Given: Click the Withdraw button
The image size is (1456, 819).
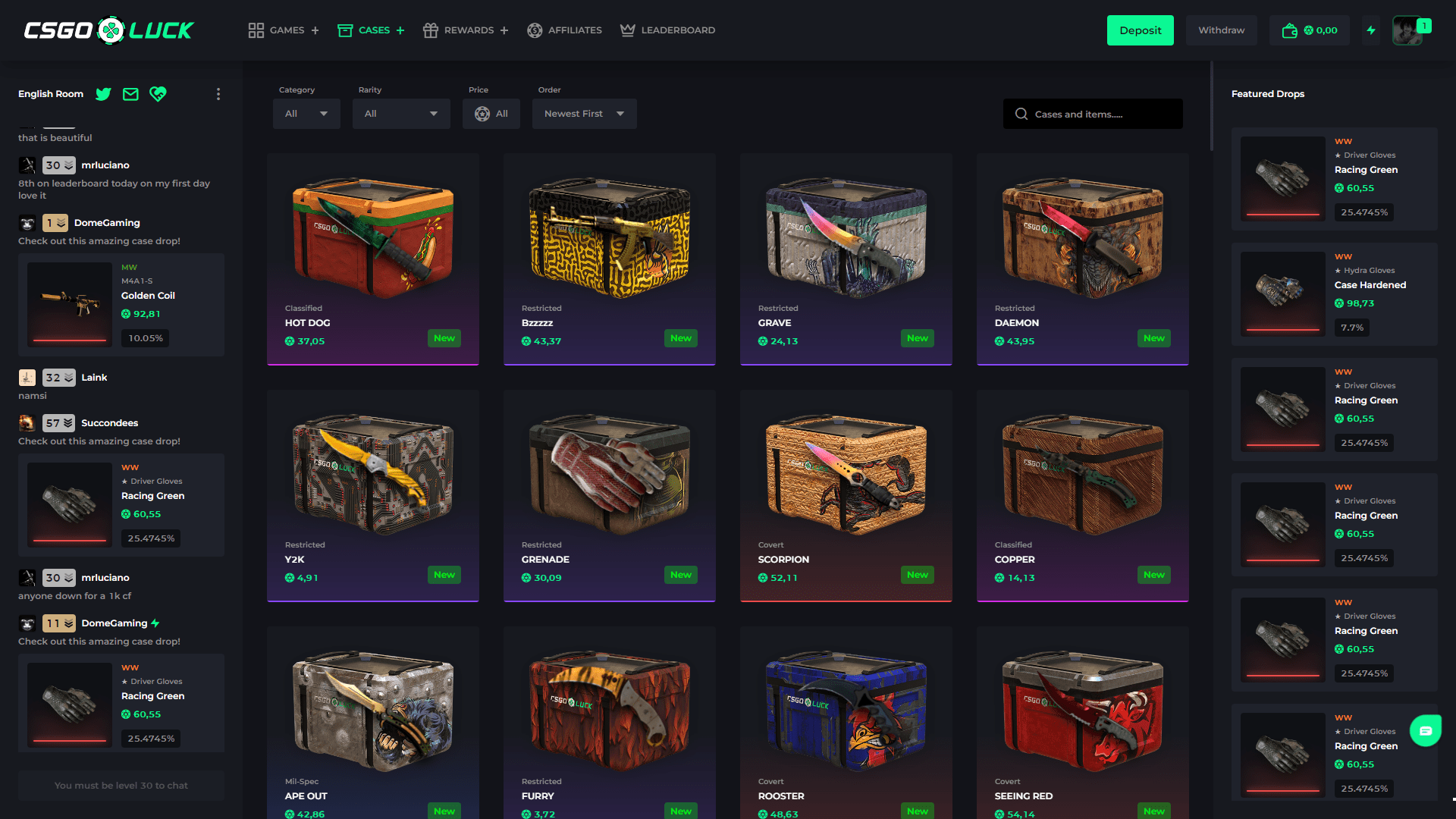Looking at the screenshot, I should [1221, 30].
